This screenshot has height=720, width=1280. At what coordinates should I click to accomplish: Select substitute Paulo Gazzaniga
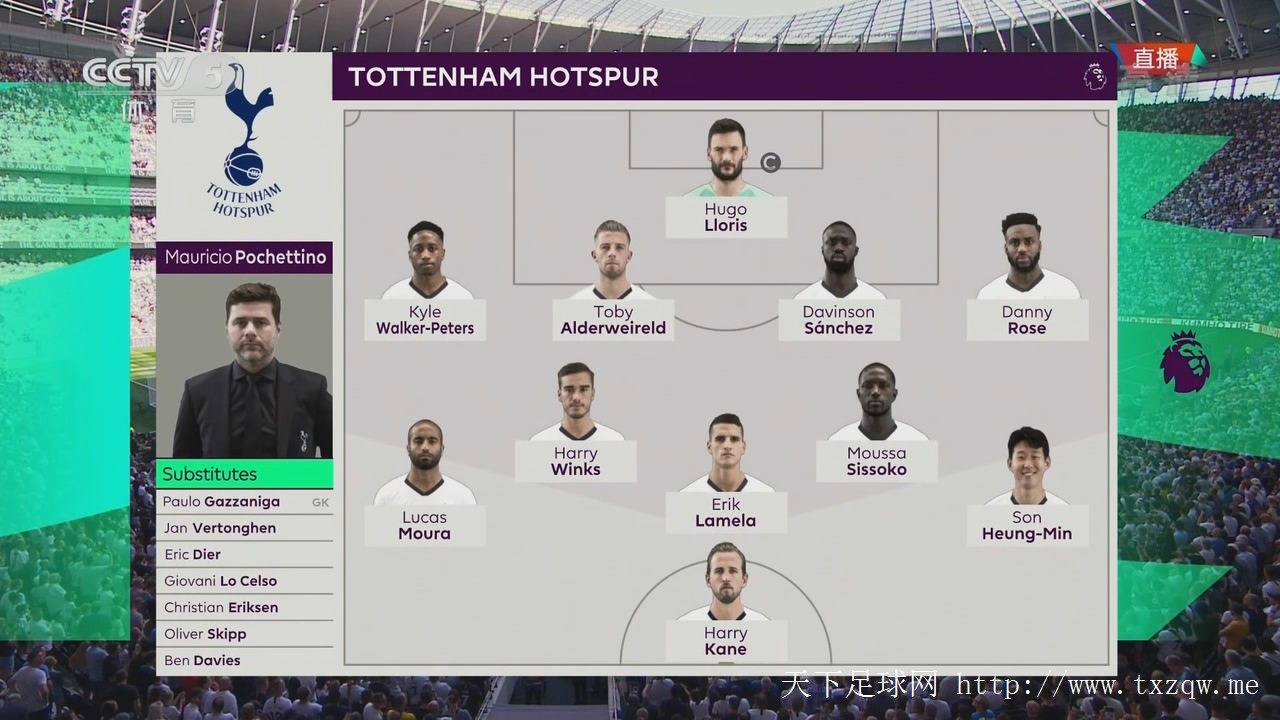pyautogui.click(x=222, y=502)
